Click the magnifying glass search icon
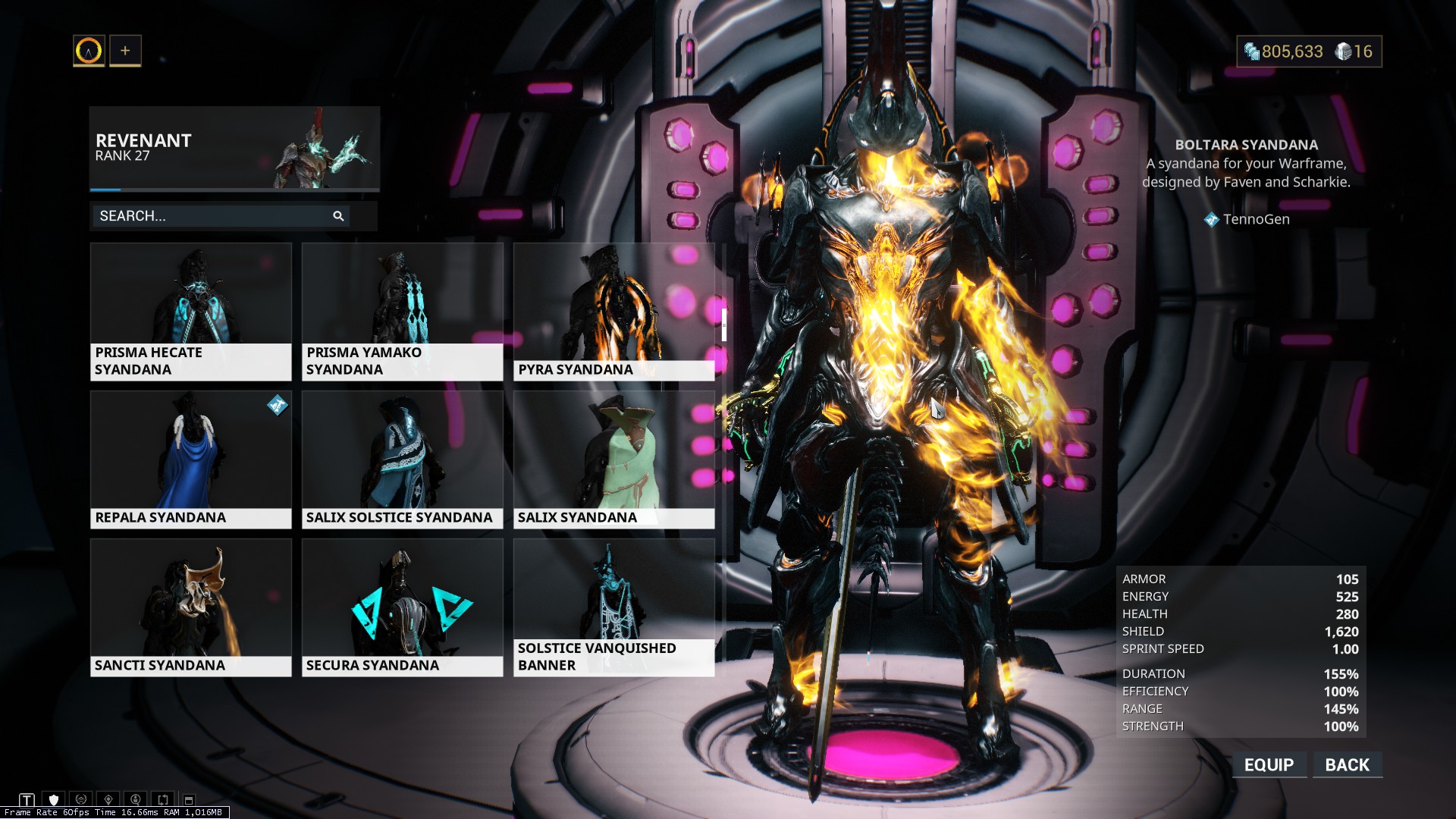The image size is (1456, 819). tap(338, 216)
